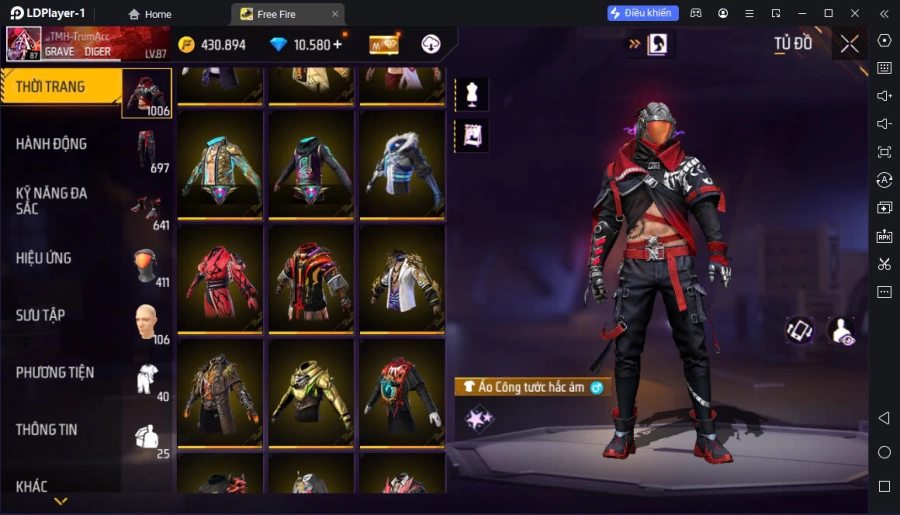Open the player profile avatar
Screen dimensions: 900x515
(x=24, y=44)
